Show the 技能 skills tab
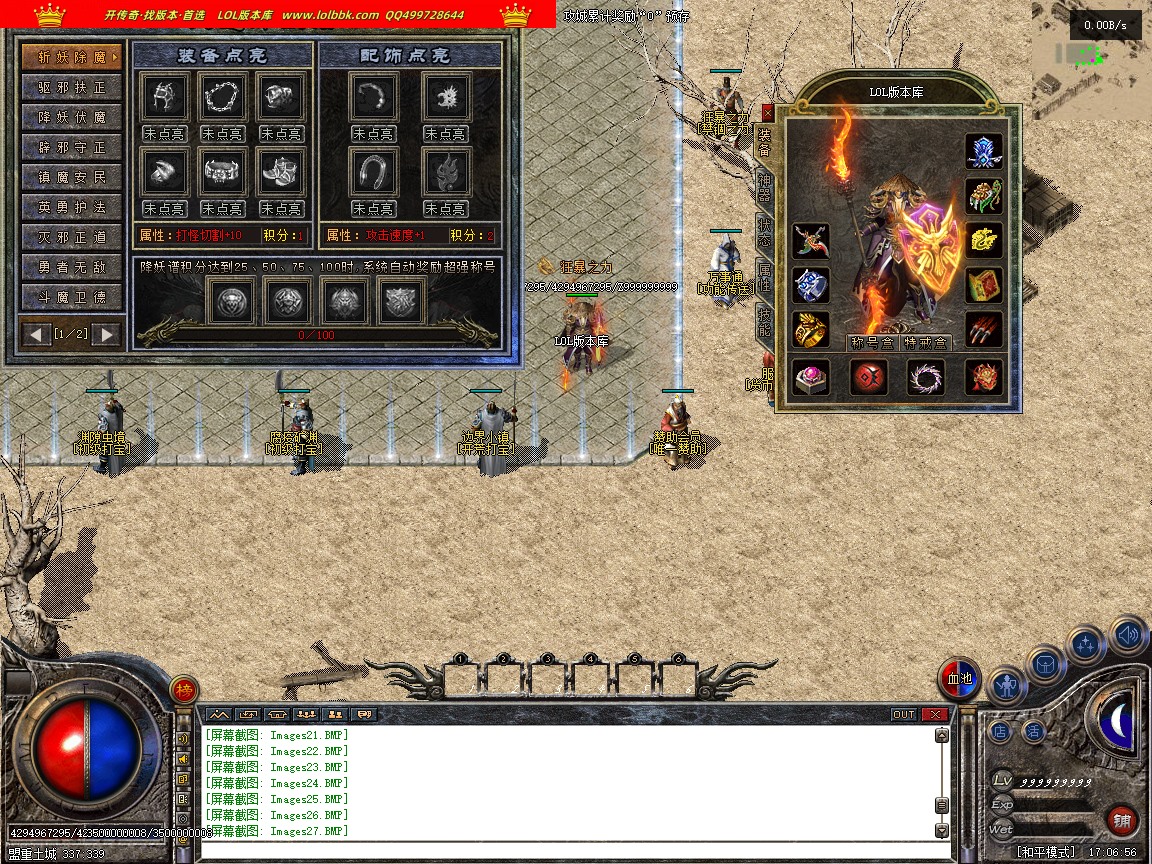This screenshot has width=1152, height=864. [x=764, y=321]
